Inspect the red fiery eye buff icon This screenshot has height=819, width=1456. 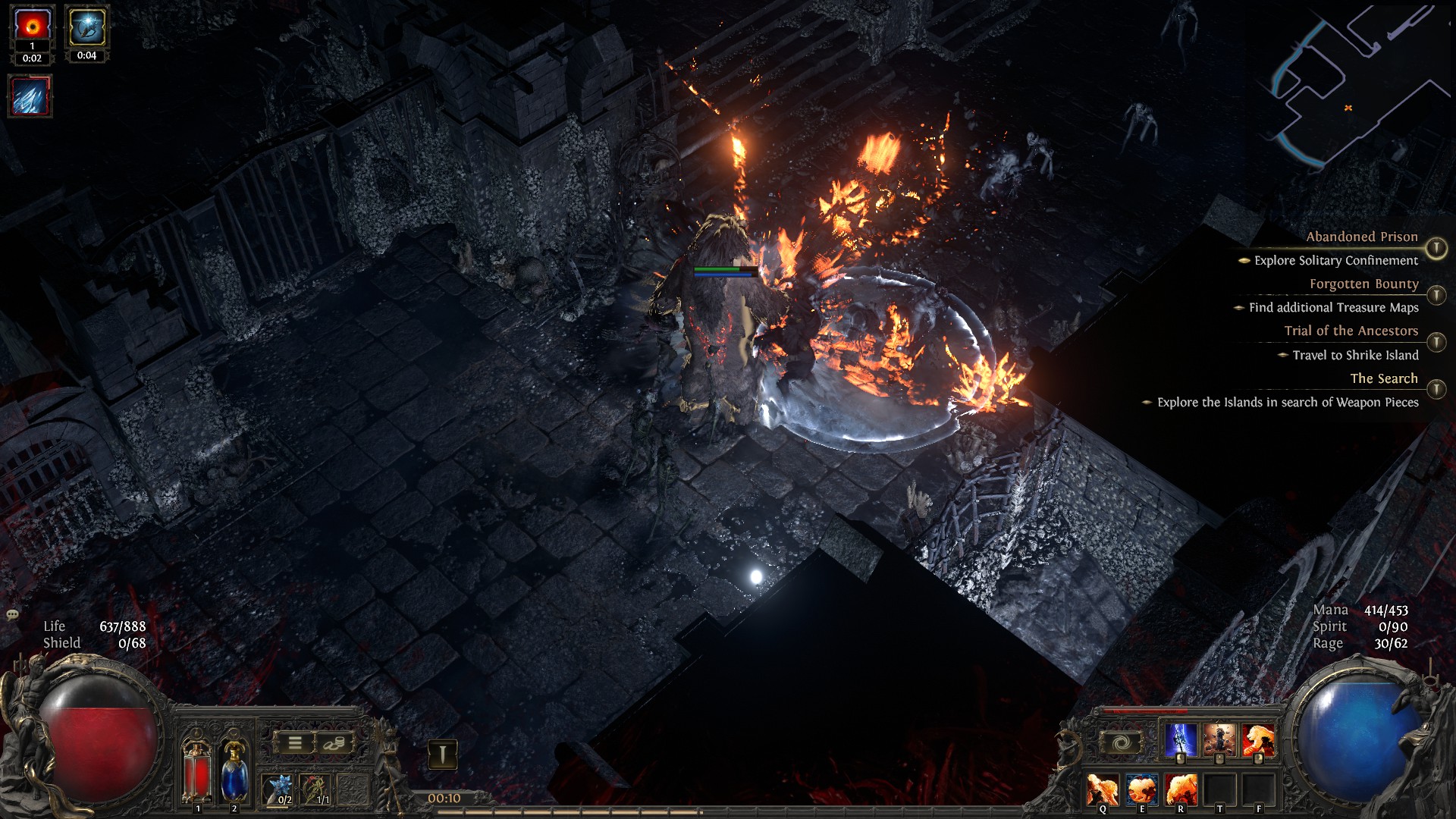pos(32,26)
